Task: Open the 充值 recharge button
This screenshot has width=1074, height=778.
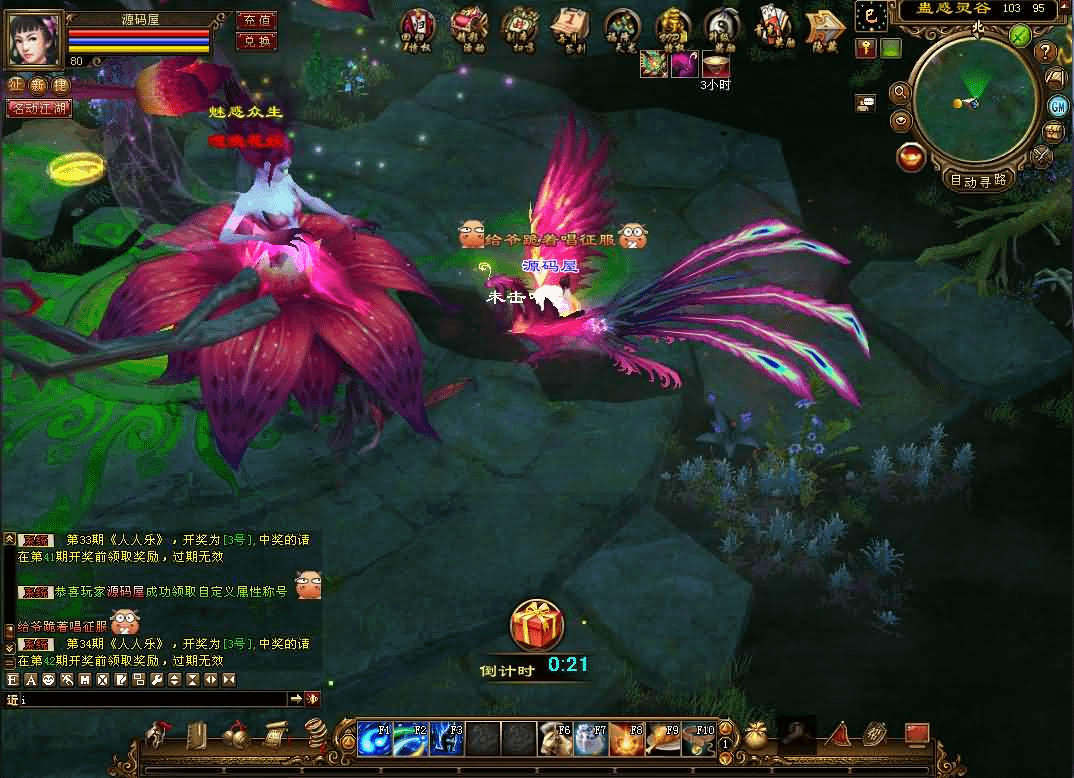Action: point(256,20)
